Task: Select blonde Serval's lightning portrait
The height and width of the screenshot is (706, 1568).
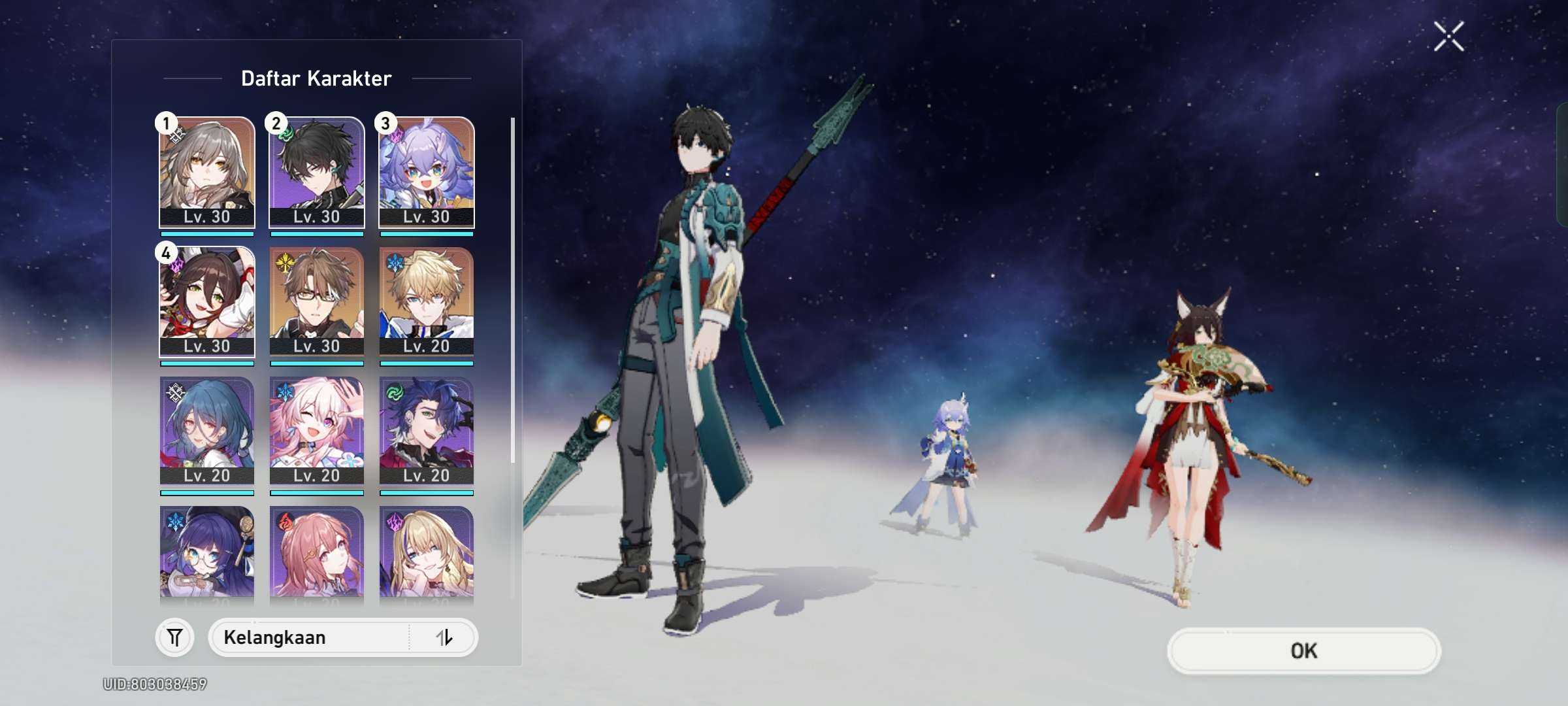Action: point(427,552)
